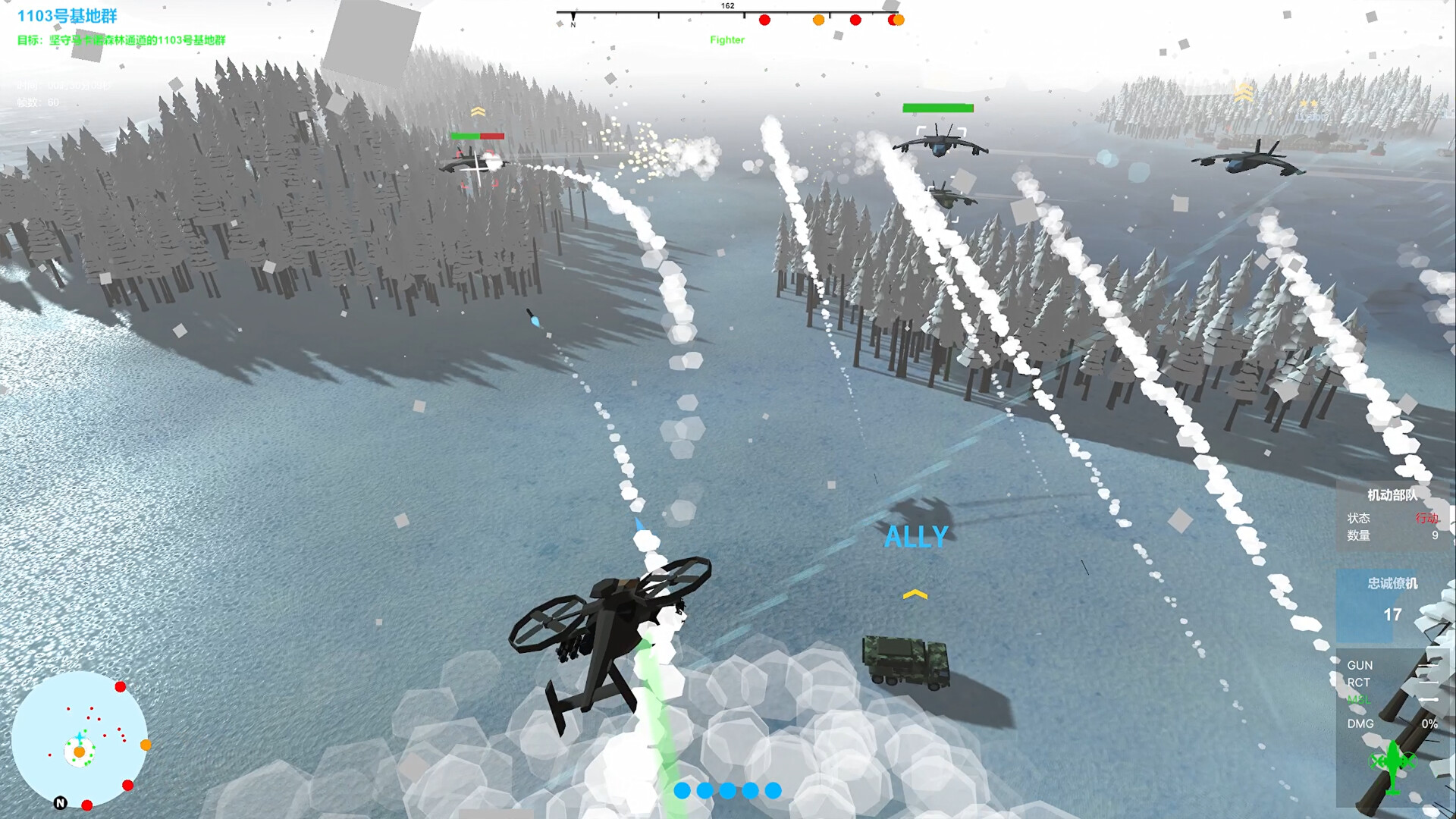Click the orange contact dot on the compass

[x=818, y=20]
